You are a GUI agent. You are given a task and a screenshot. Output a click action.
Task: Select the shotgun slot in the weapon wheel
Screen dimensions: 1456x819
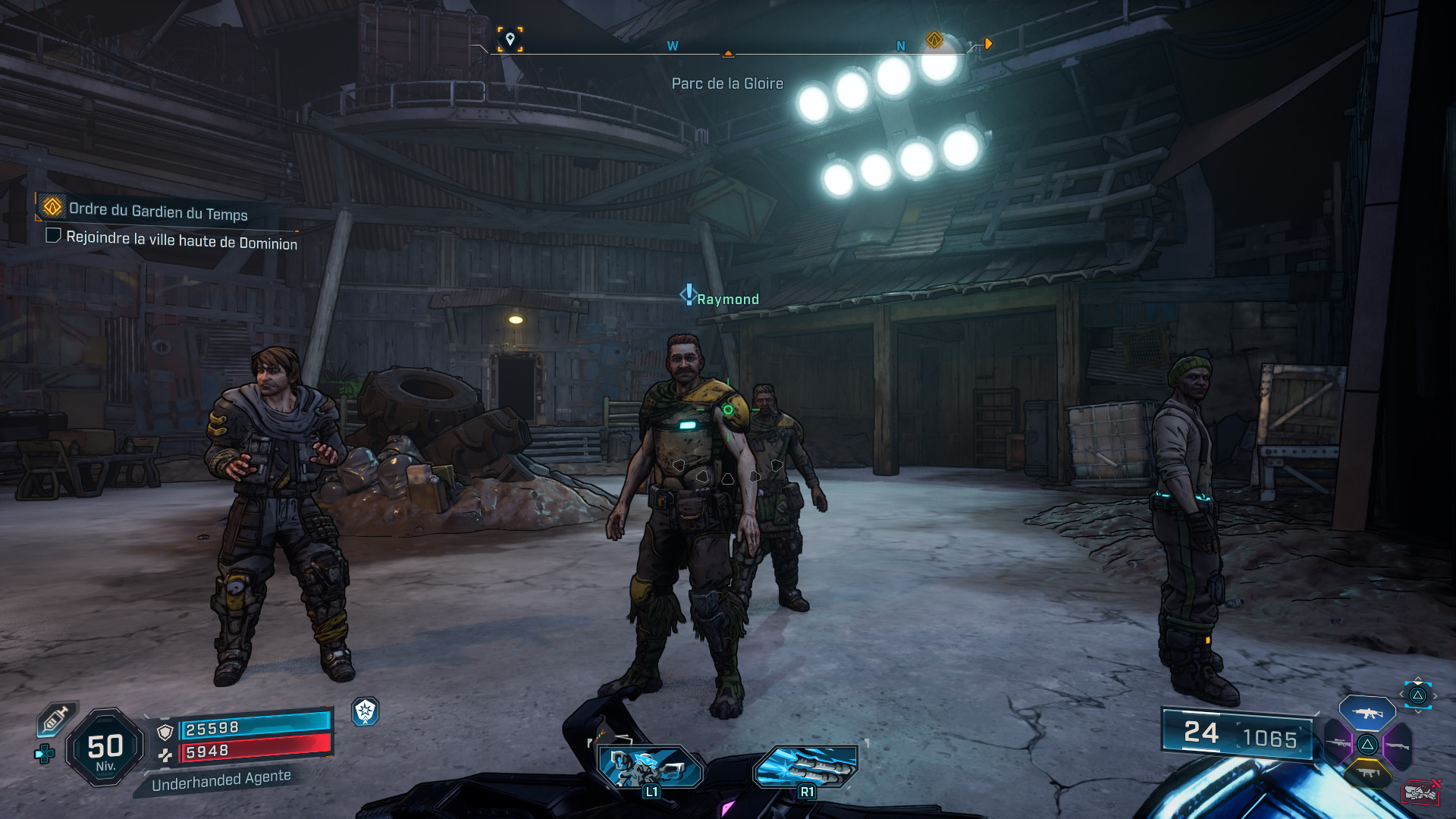(x=1398, y=745)
